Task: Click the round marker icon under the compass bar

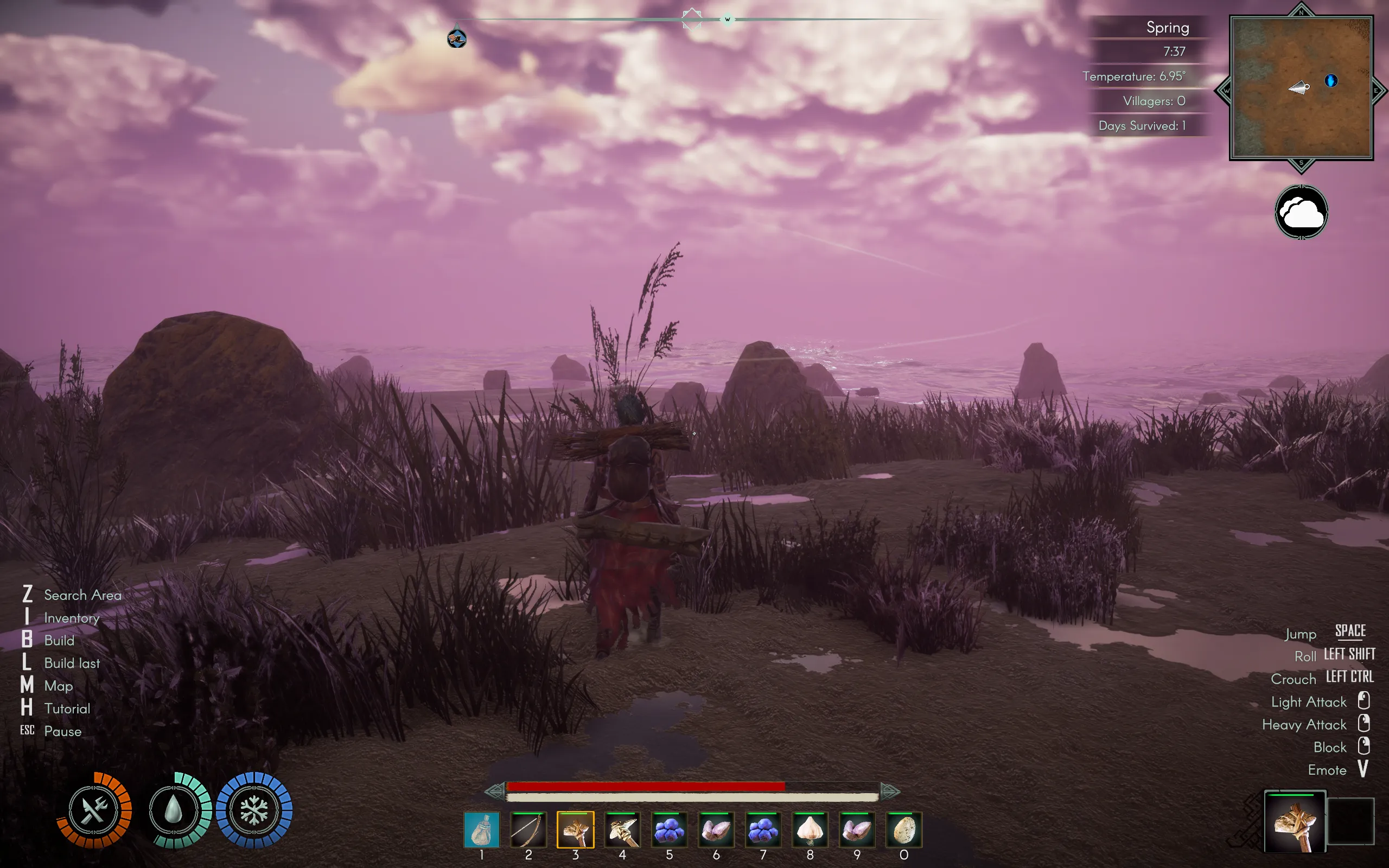Action: 457,39
